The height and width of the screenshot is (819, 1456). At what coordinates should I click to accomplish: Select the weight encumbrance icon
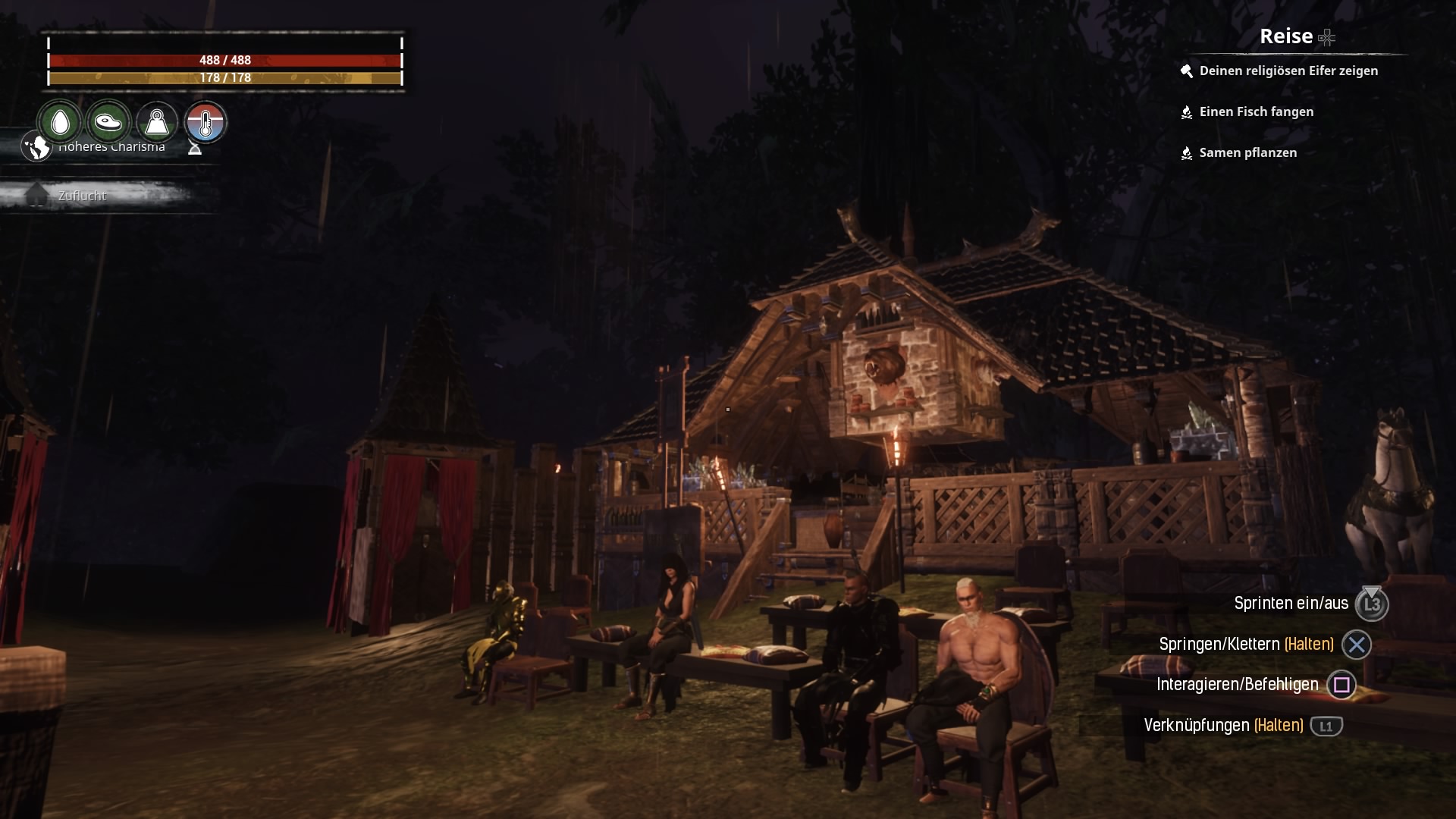click(157, 122)
